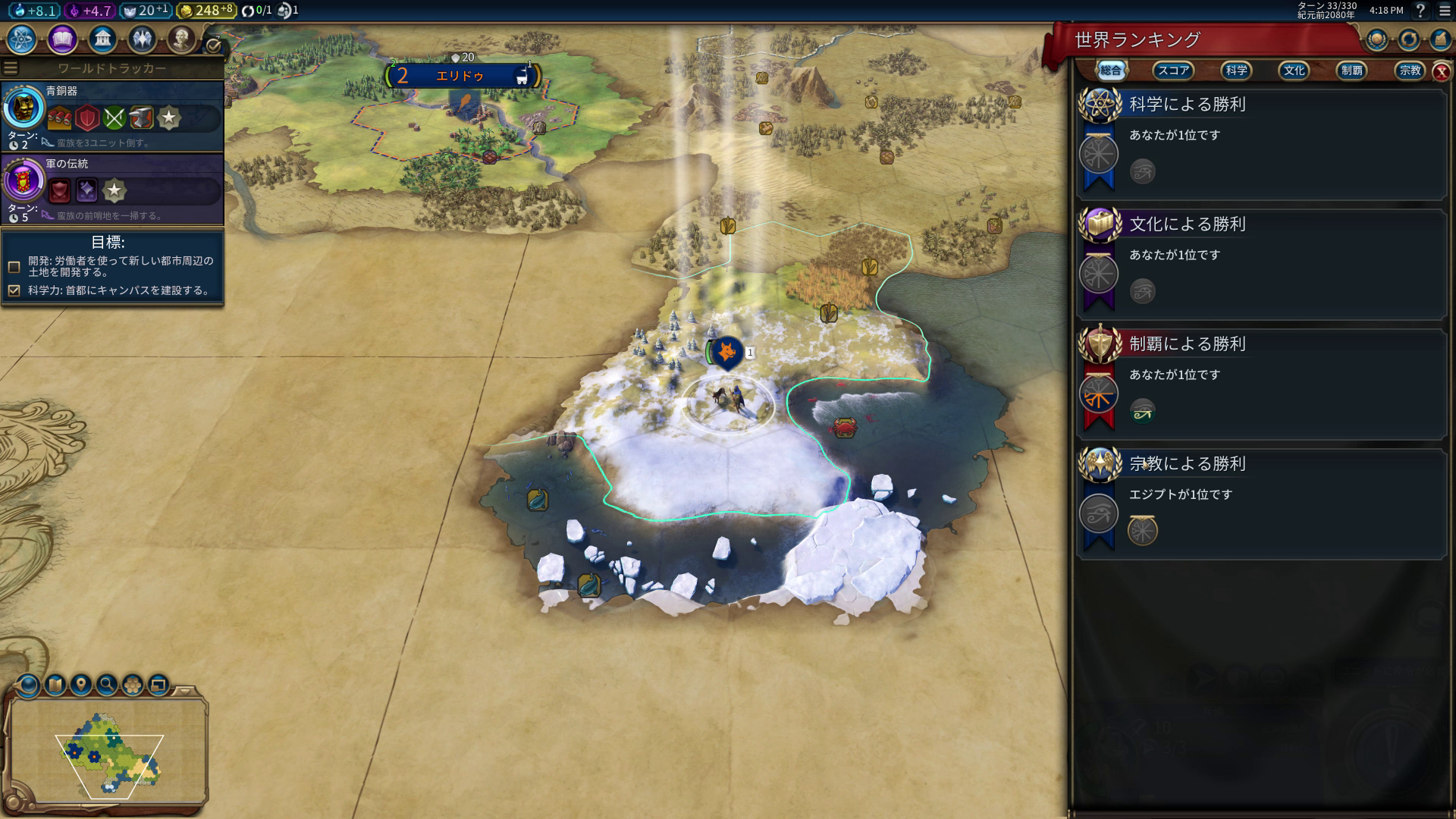Show the 総合 overall rankings tab
This screenshot has width=1456, height=819.
tap(1111, 71)
